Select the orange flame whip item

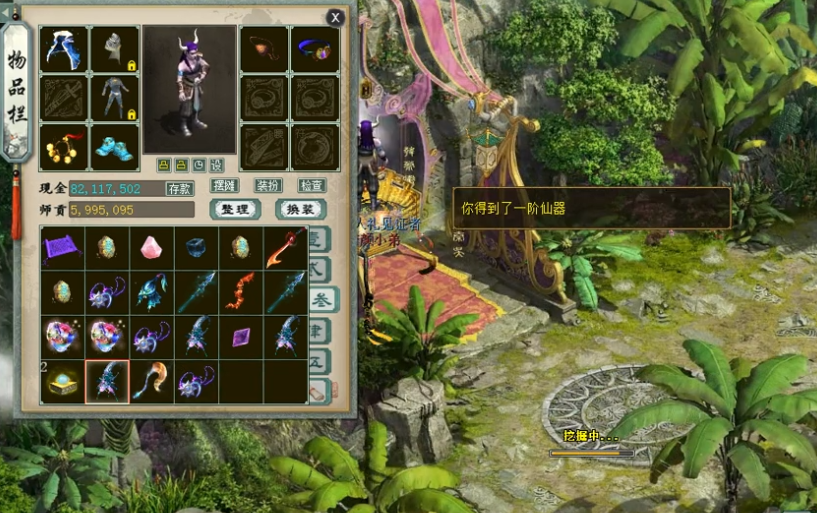click(241, 292)
